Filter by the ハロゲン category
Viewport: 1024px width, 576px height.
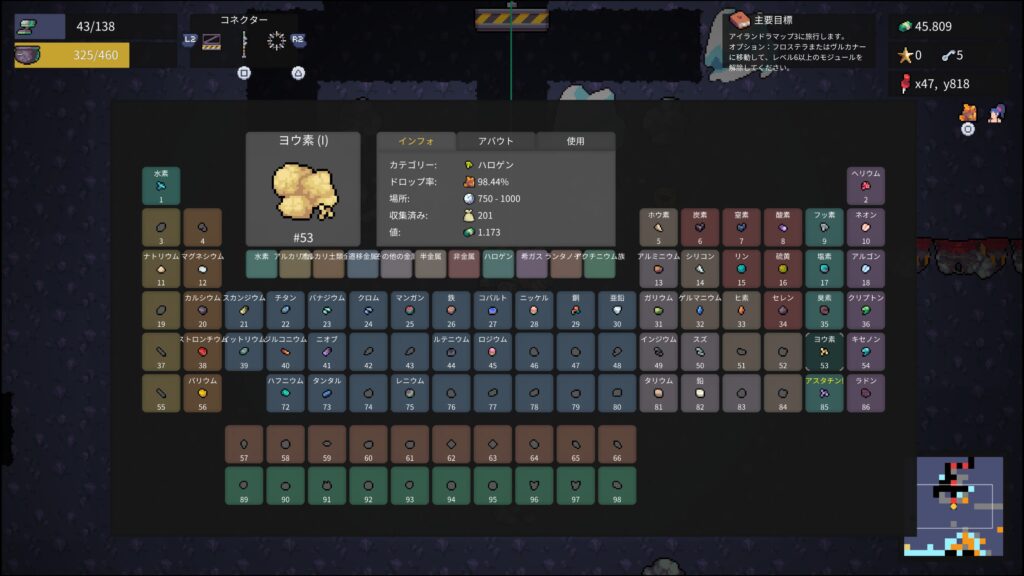coord(498,264)
